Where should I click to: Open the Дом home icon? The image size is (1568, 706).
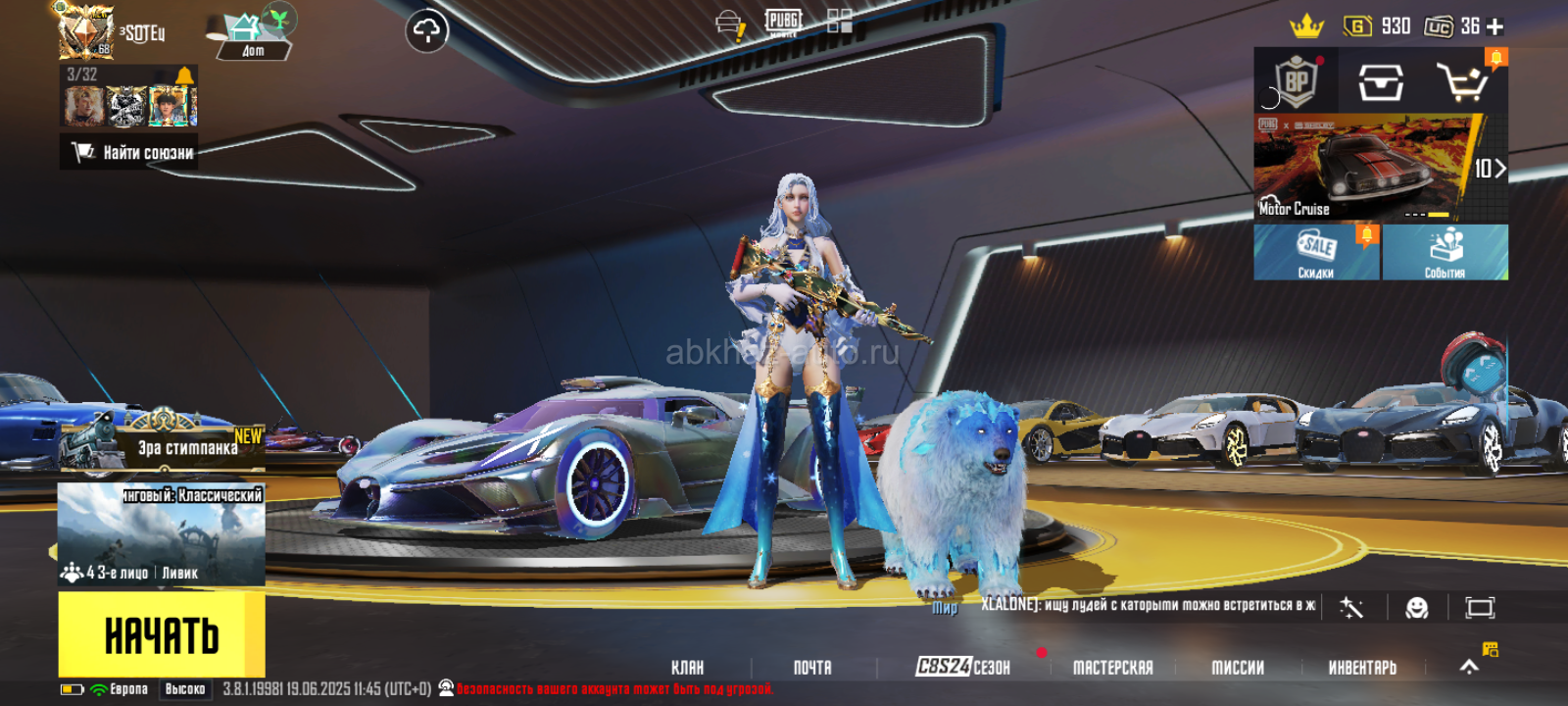tap(251, 35)
